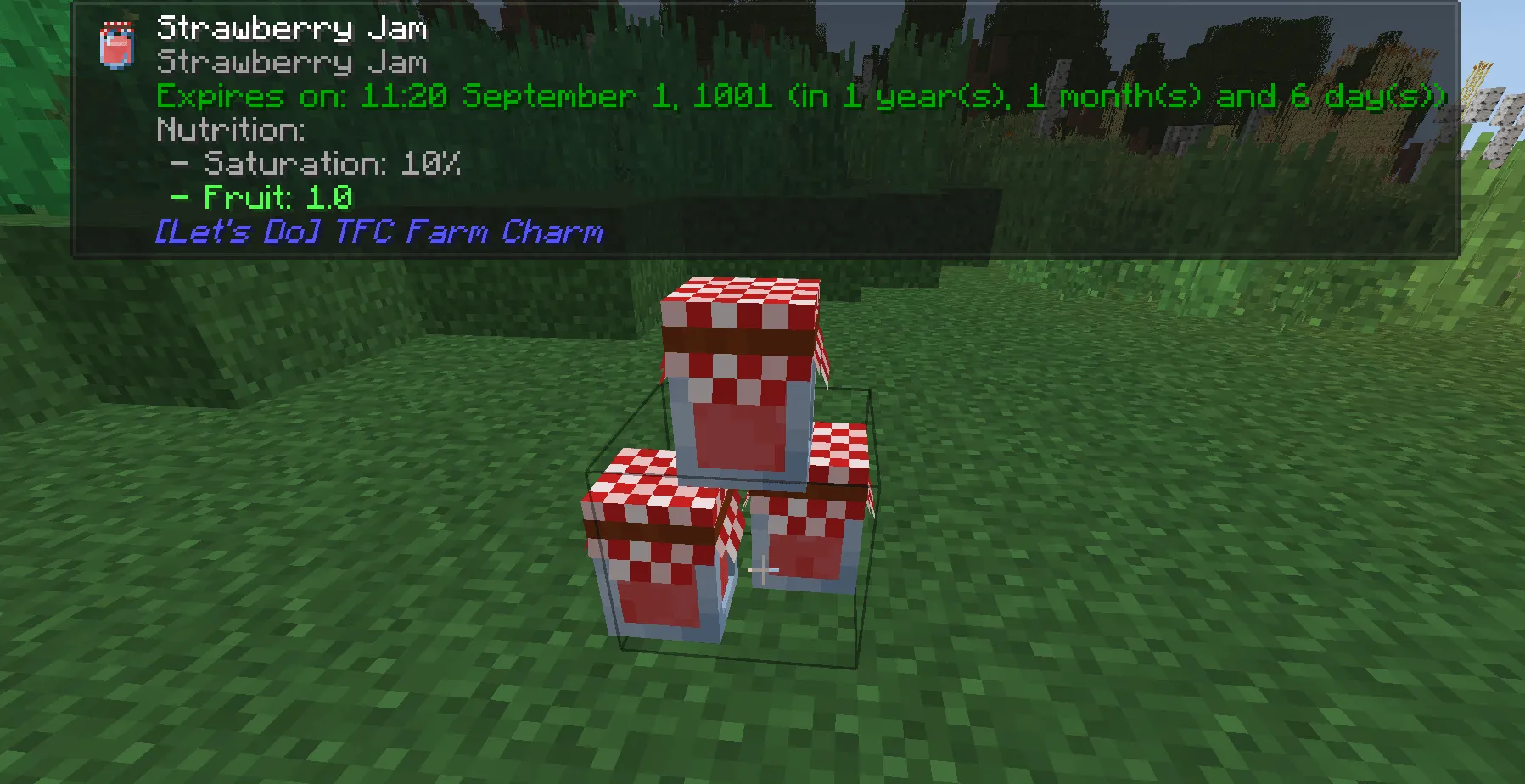Click the green Fruit: 1.0 nutrition entry

click(261, 198)
